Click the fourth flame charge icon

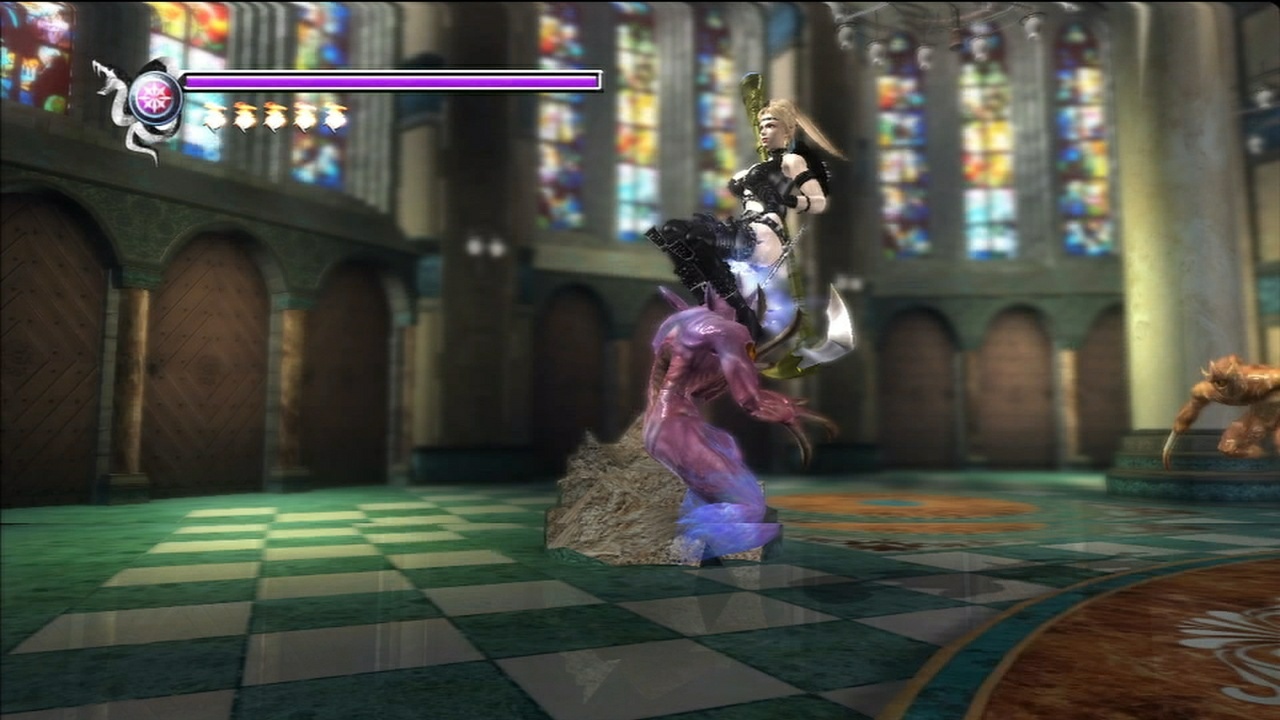tap(305, 118)
